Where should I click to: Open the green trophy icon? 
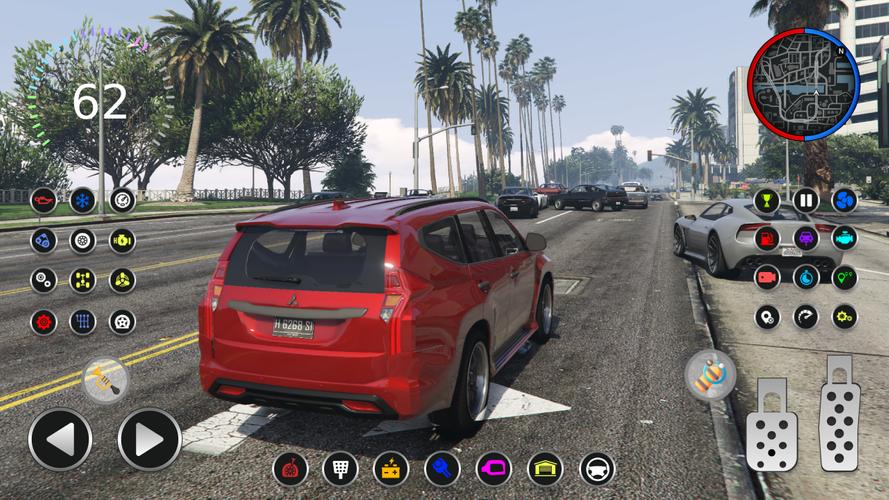[766, 200]
